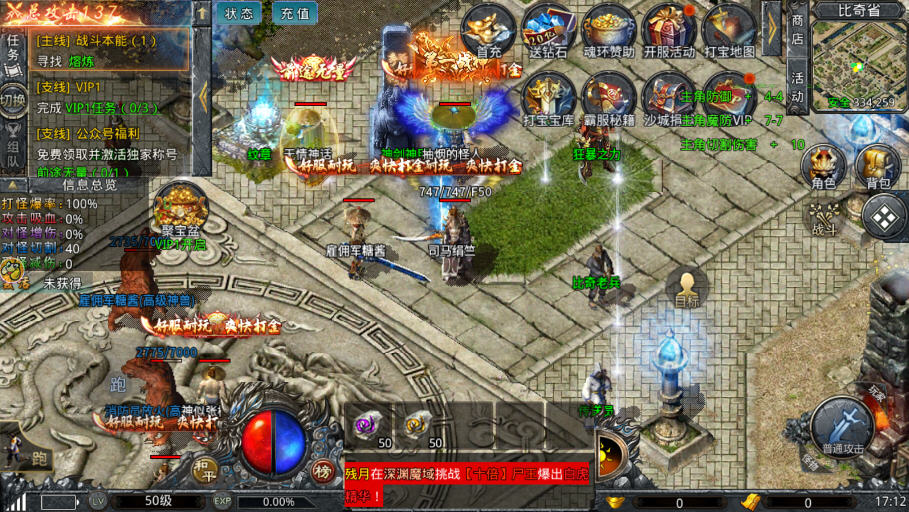Open the 打宝地图 treasure map icon
This screenshot has height=512, width=909.
pyautogui.click(x=728, y=30)
